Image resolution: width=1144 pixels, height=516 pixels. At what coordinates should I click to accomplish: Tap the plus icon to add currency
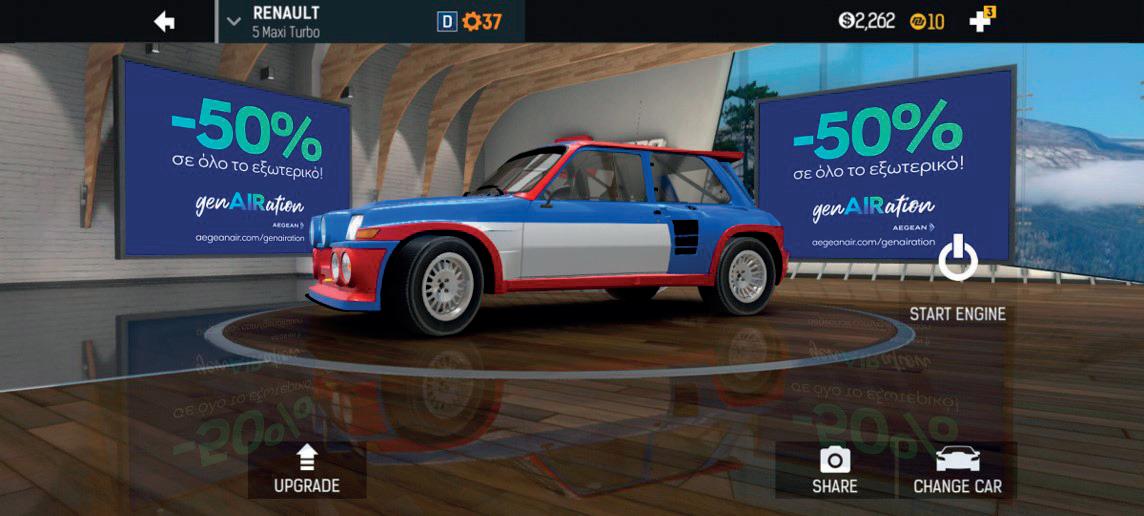[980, 21]
